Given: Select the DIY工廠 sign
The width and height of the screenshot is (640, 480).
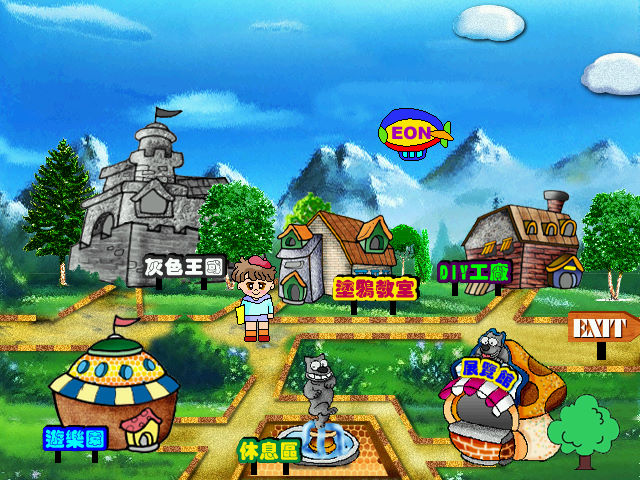Looking at the screenshot, I should (475, 271).
